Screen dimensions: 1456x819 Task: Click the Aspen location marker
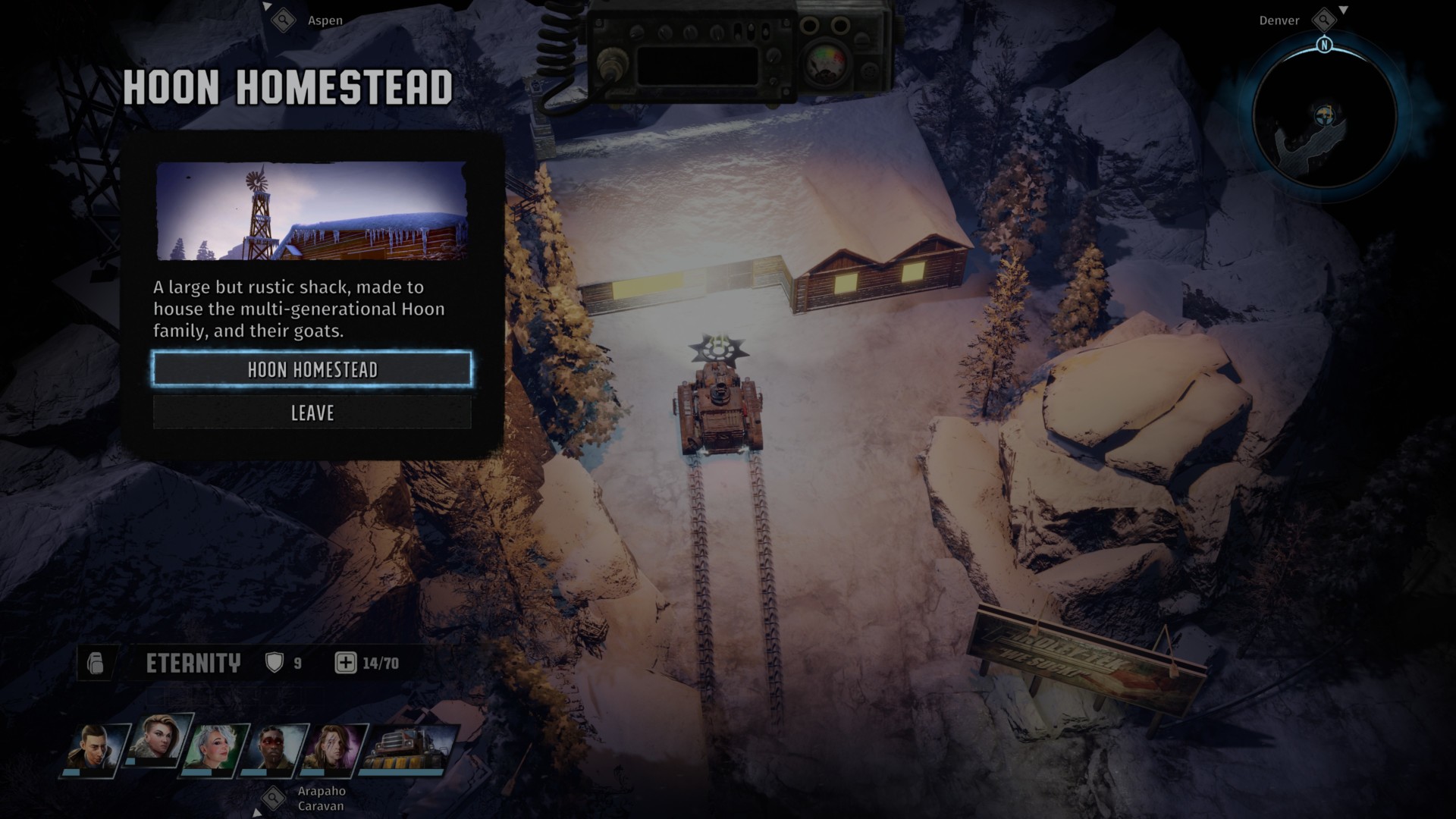coord(284,20)
